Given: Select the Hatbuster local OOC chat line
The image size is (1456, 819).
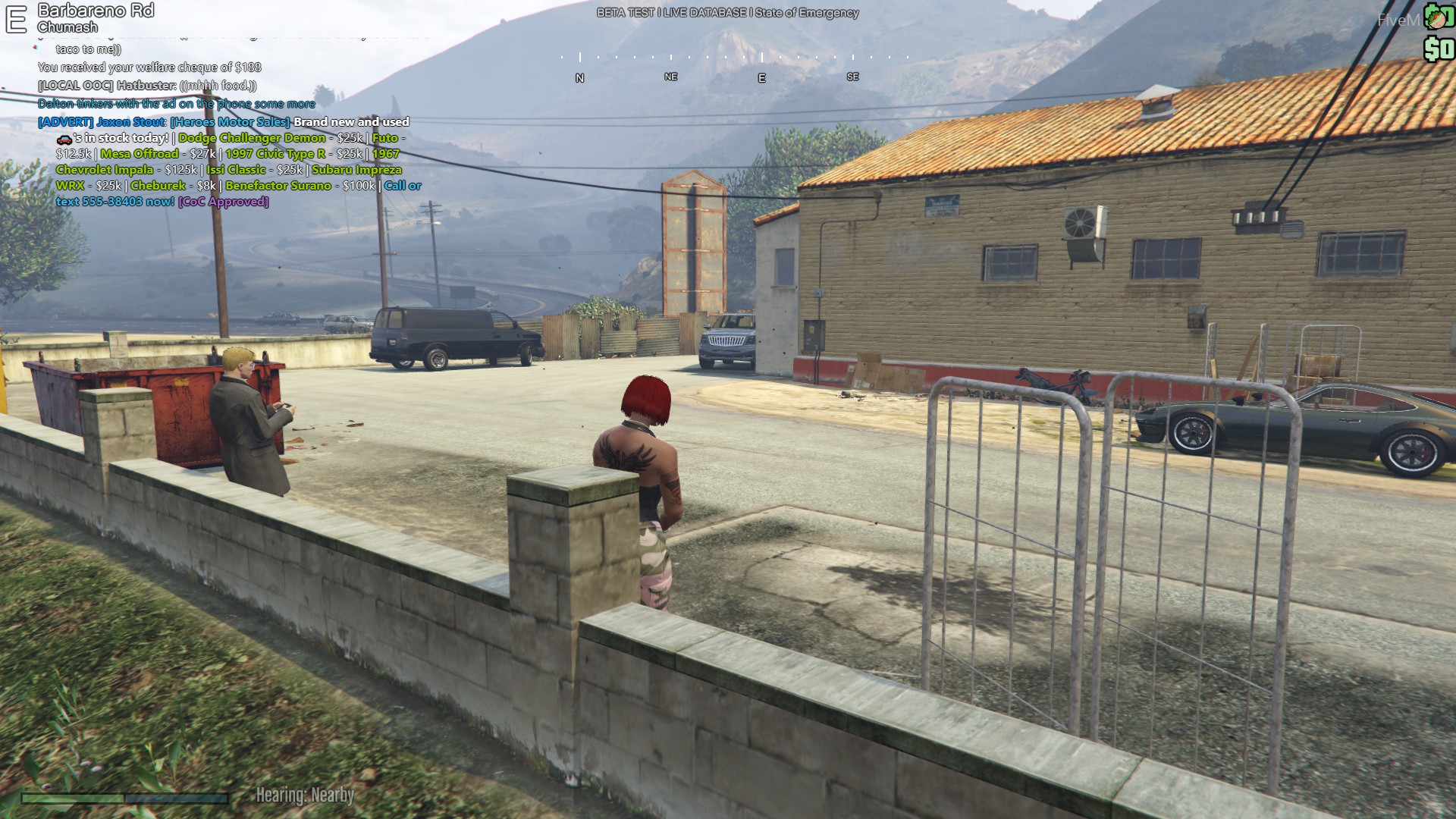Looking at the screenshot, I should click(147, 86).
